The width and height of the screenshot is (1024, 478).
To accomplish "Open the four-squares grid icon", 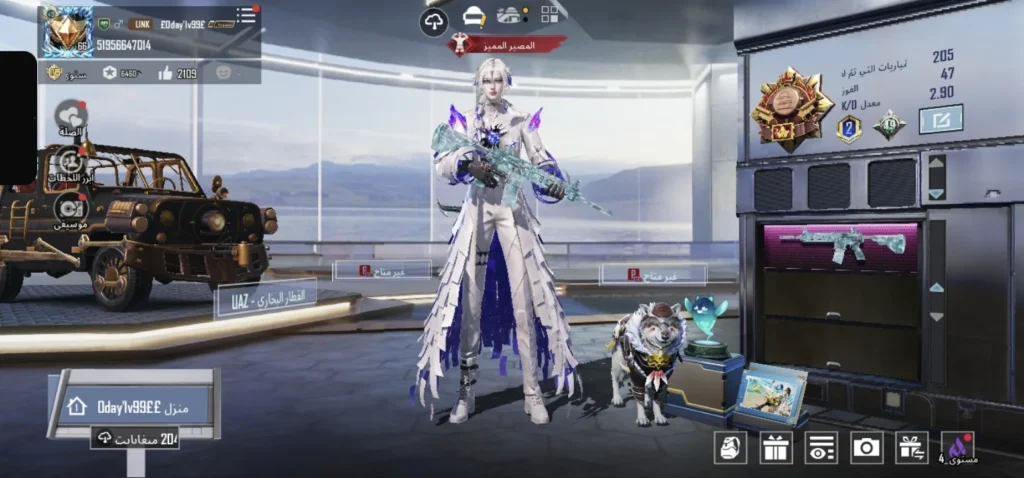I will click(550, 14).
